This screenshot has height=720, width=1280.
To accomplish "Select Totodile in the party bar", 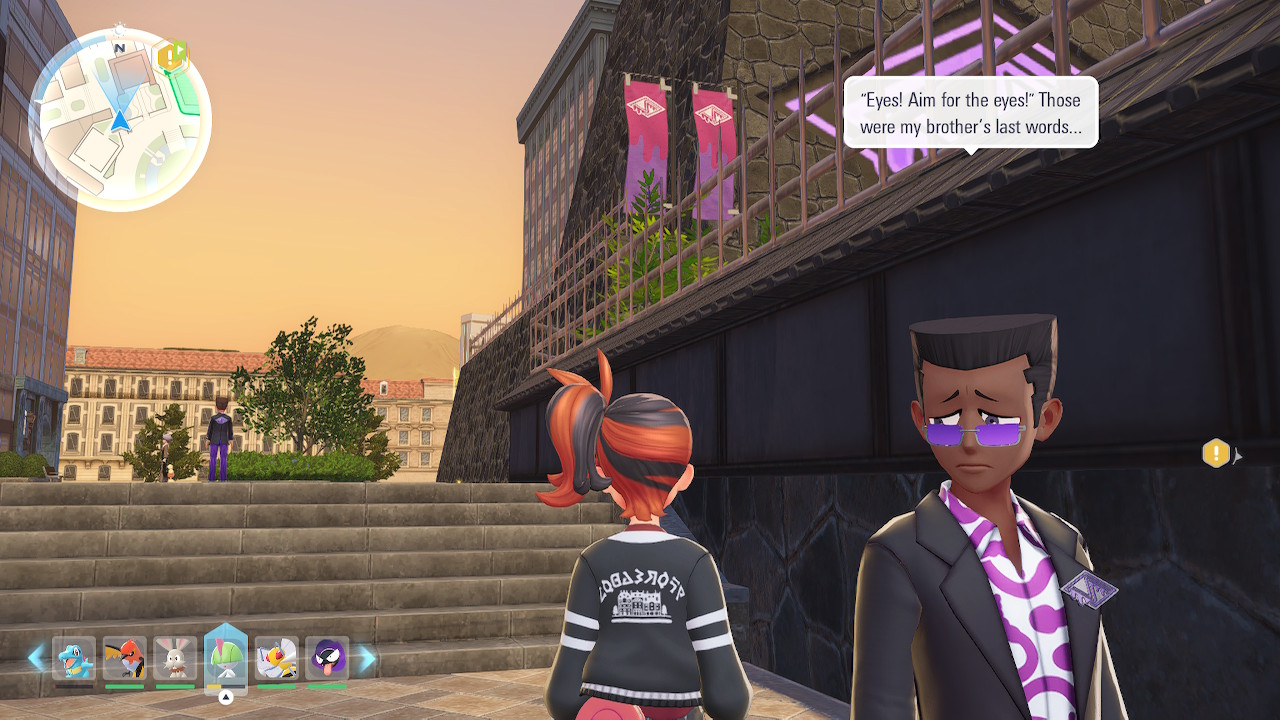I will click(74, 659).
